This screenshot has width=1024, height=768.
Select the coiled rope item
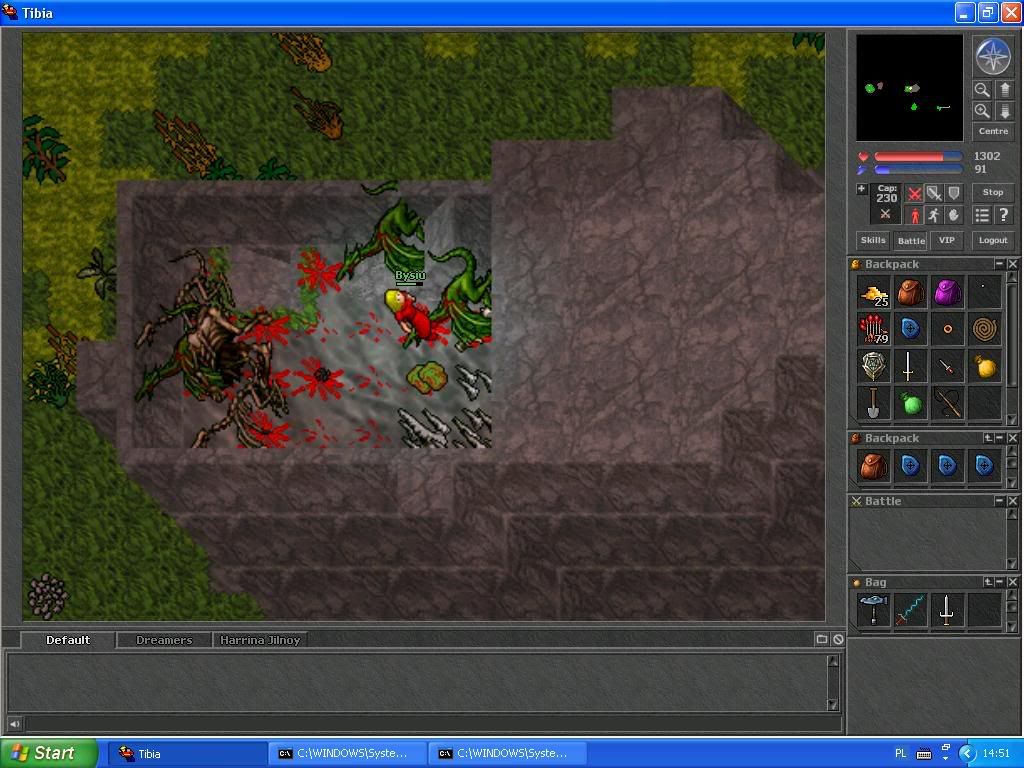coord(984,330)
